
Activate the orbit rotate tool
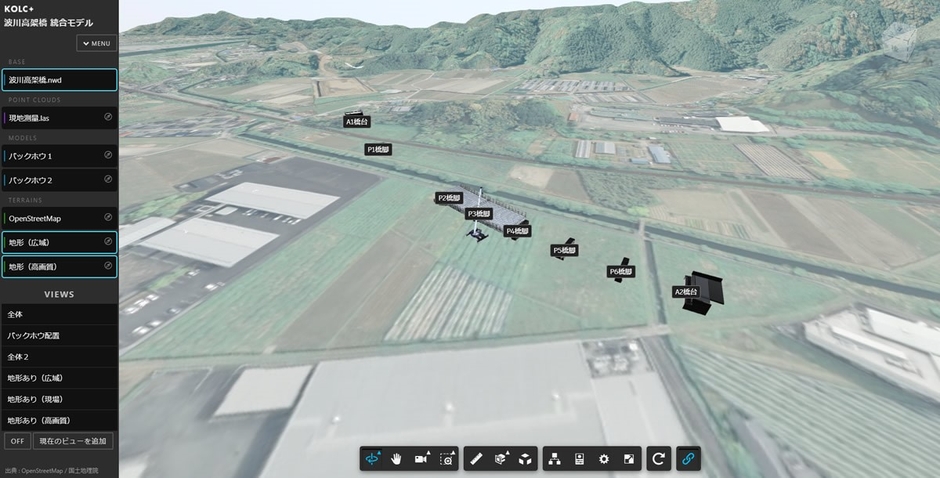pyautogui.click(x=374, y=459)
